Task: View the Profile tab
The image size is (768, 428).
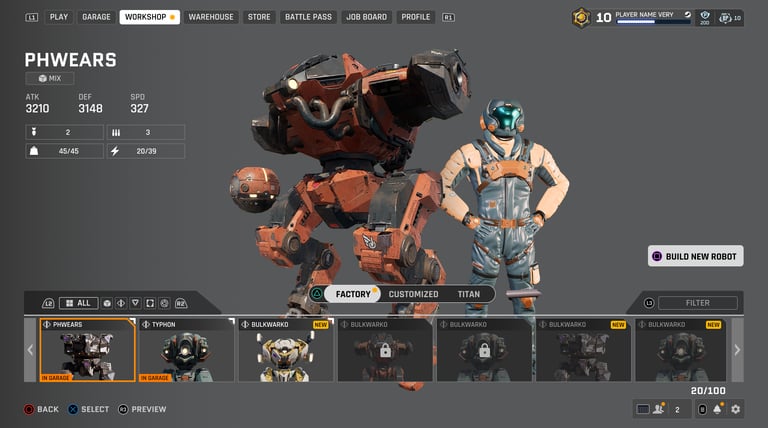Action: [x=415, y=17]
